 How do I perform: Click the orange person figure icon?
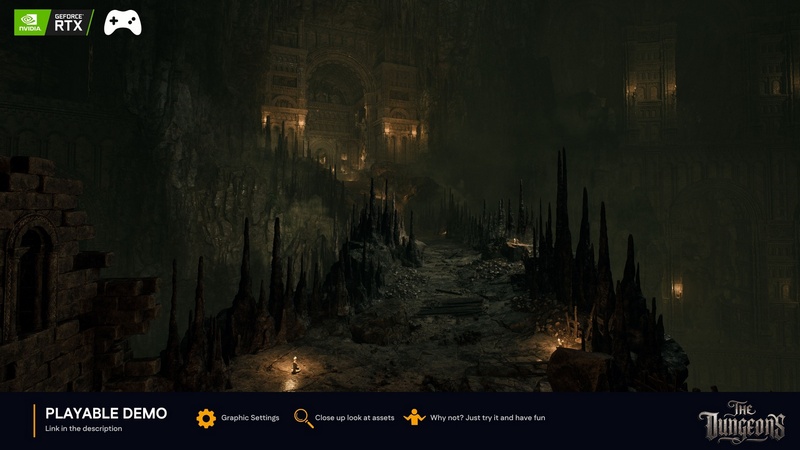(415, 418)
